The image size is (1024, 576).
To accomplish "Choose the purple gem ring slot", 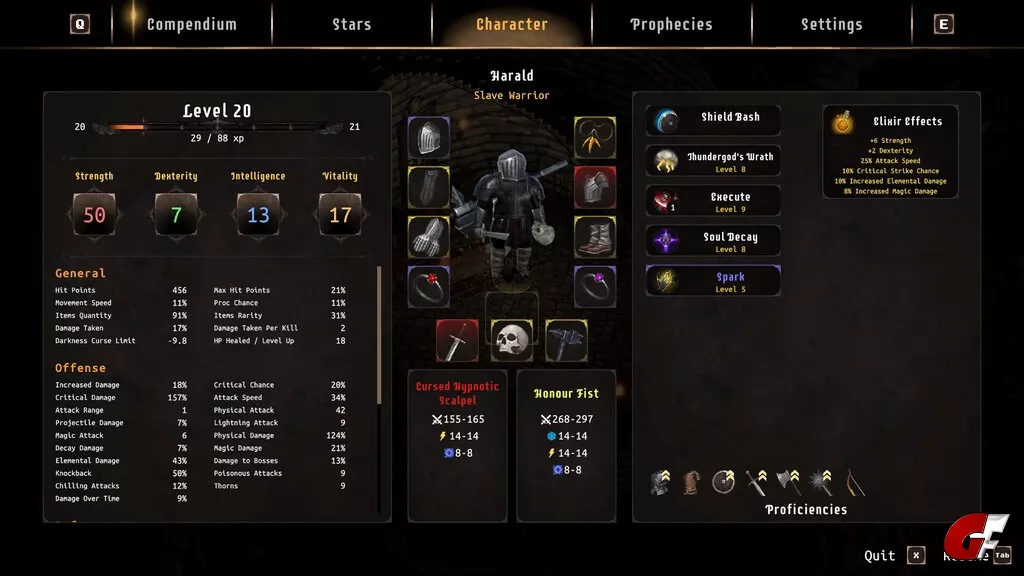I will coord(595,286).
